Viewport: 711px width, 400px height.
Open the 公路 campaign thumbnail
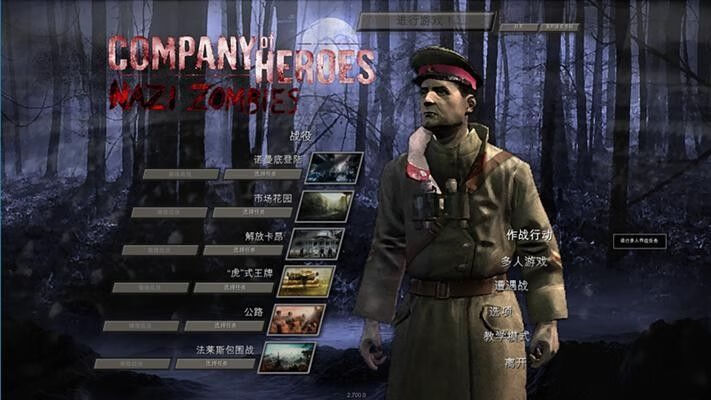296,319
